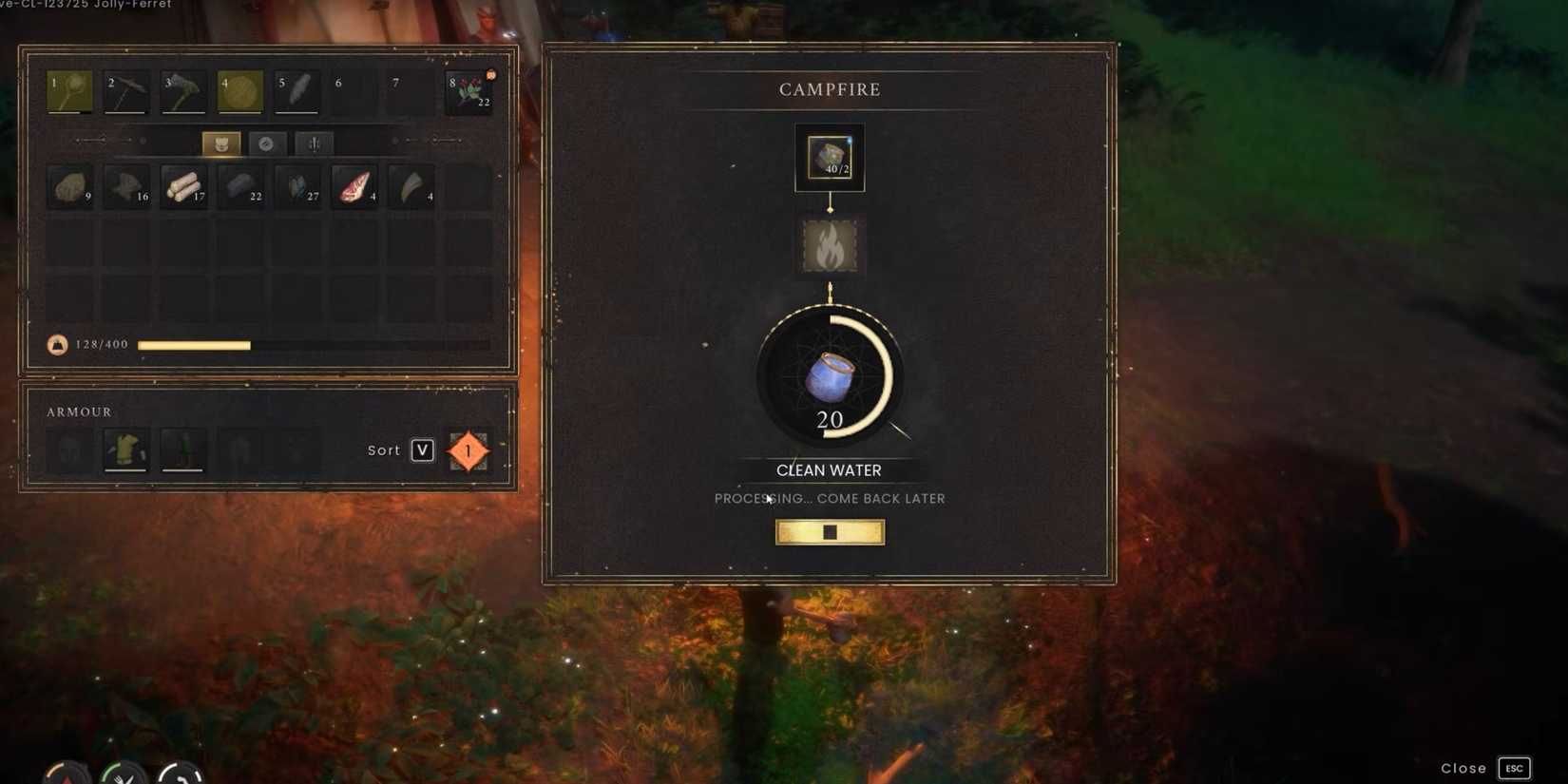Pick the raw meat stack of 4
Image resolution: width=1568 pixels, height=784 pixels.
[354, 186]
